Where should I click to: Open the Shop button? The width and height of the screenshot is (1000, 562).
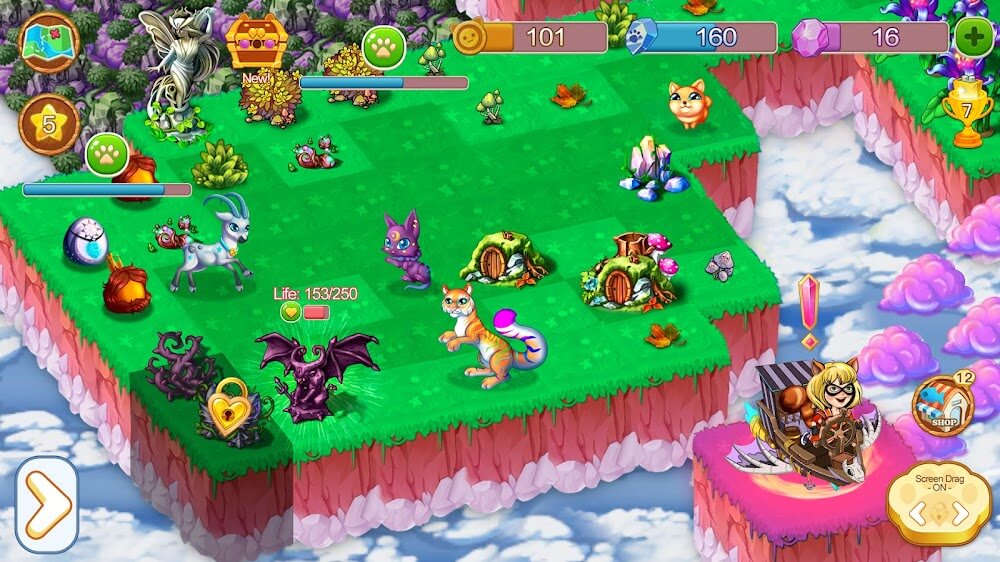(942, 406)
